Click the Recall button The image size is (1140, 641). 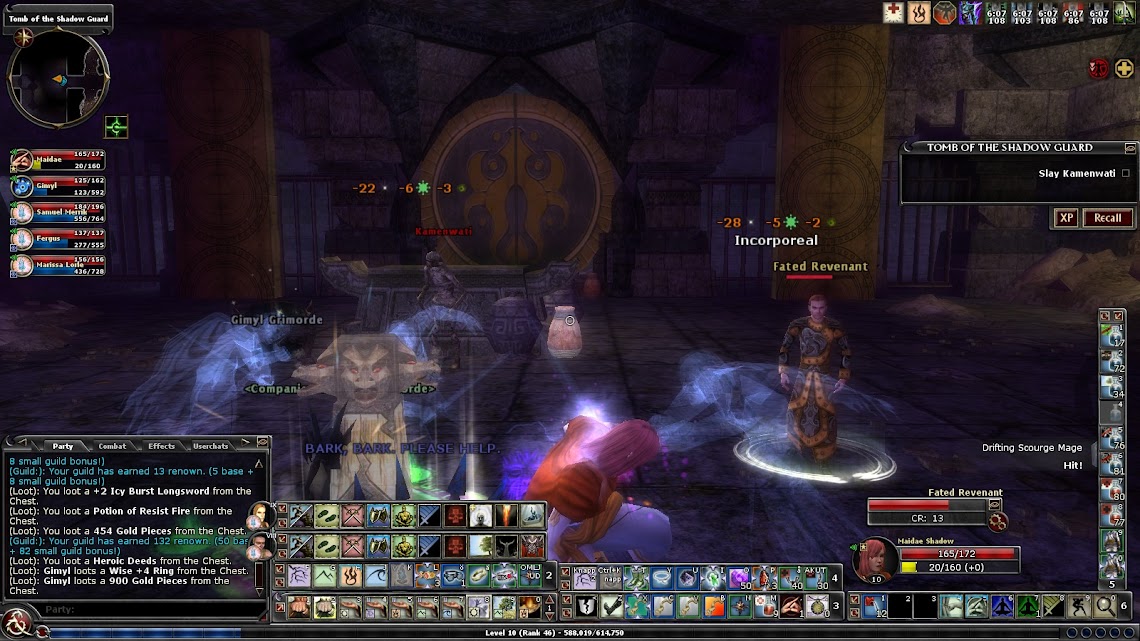click(1107, 218)
